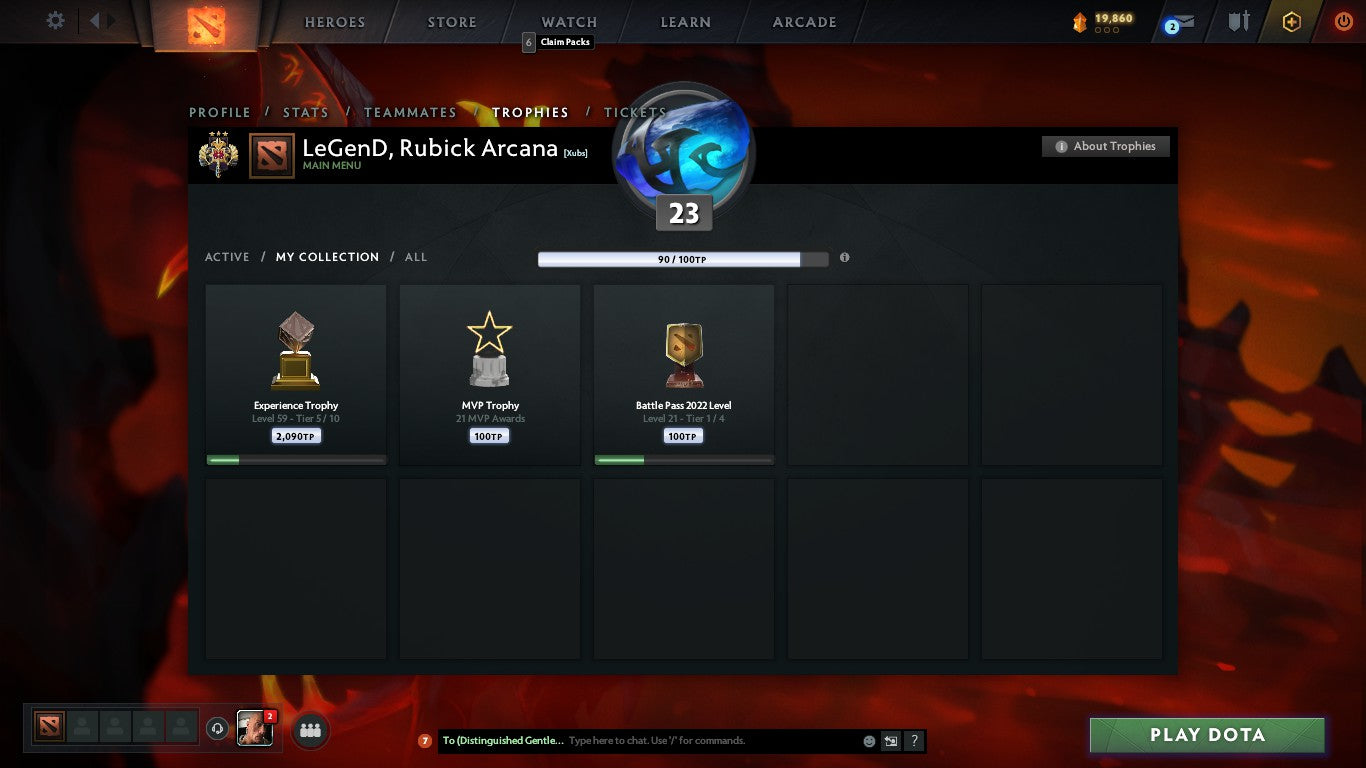
Task: Click the chat help question mark
Action: (914, 741)
